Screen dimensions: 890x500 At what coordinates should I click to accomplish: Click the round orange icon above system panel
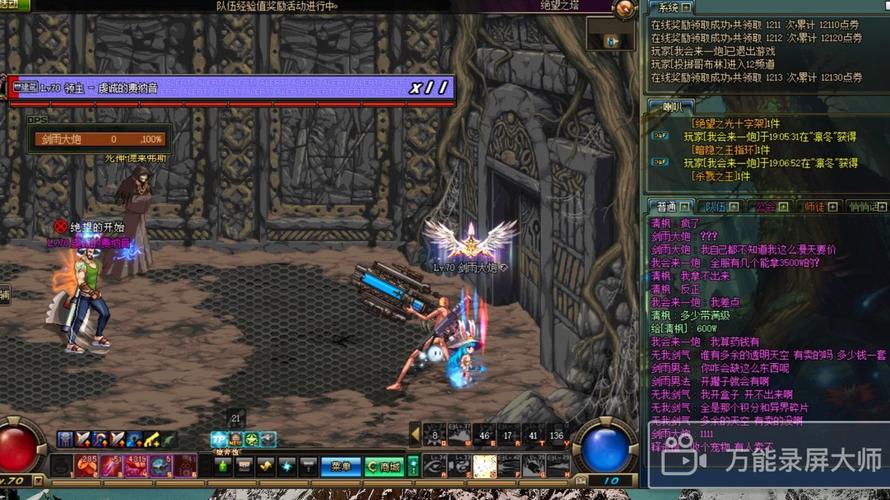tap(626, 9)
